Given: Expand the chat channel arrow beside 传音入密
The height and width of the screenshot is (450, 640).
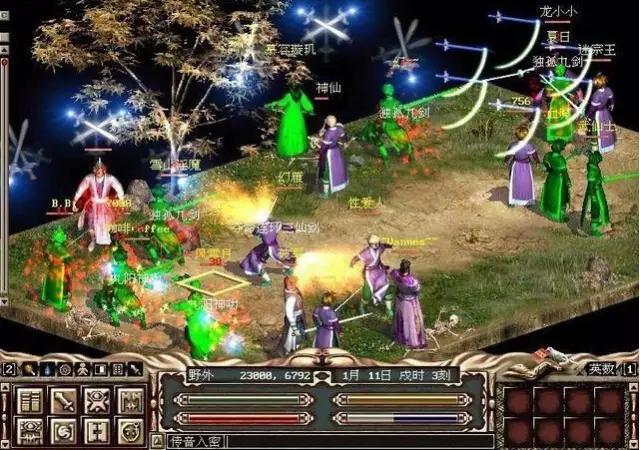Looking at the screenshot, I should [x=157, y=440].
